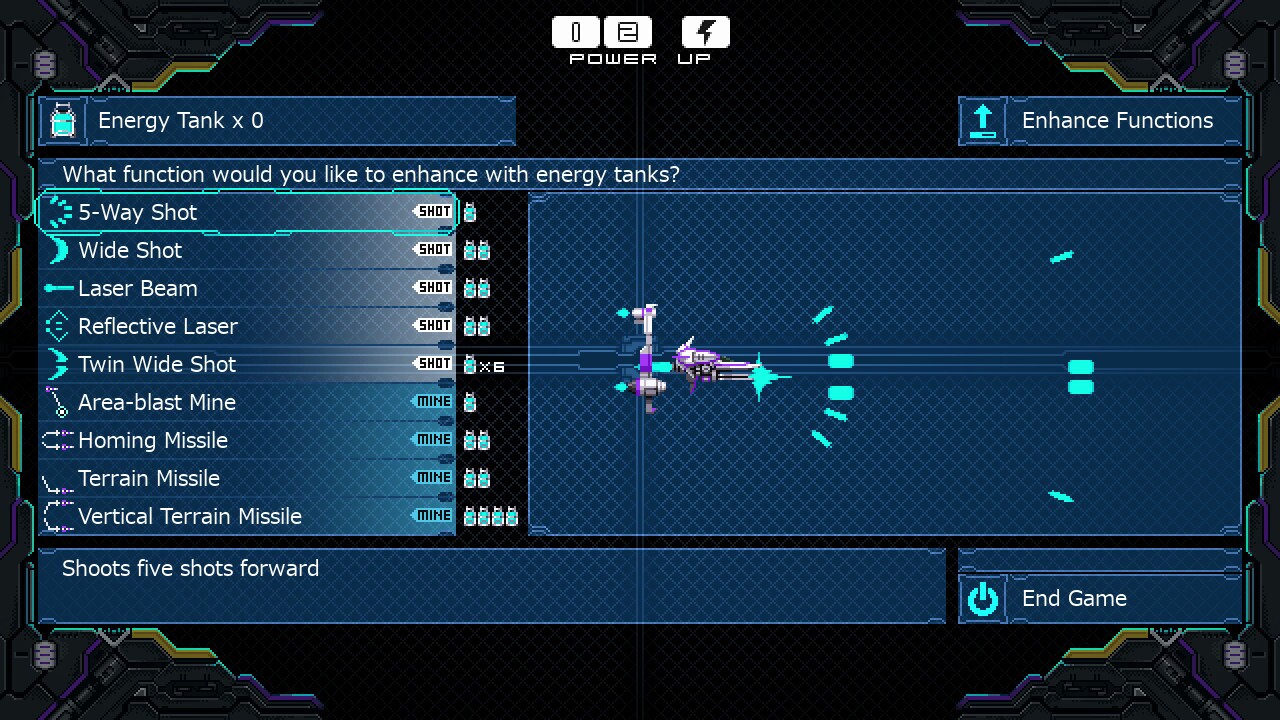
Task: Click the energy tank pips for Vertical Terrain Missile
Action: coord(493,516)
